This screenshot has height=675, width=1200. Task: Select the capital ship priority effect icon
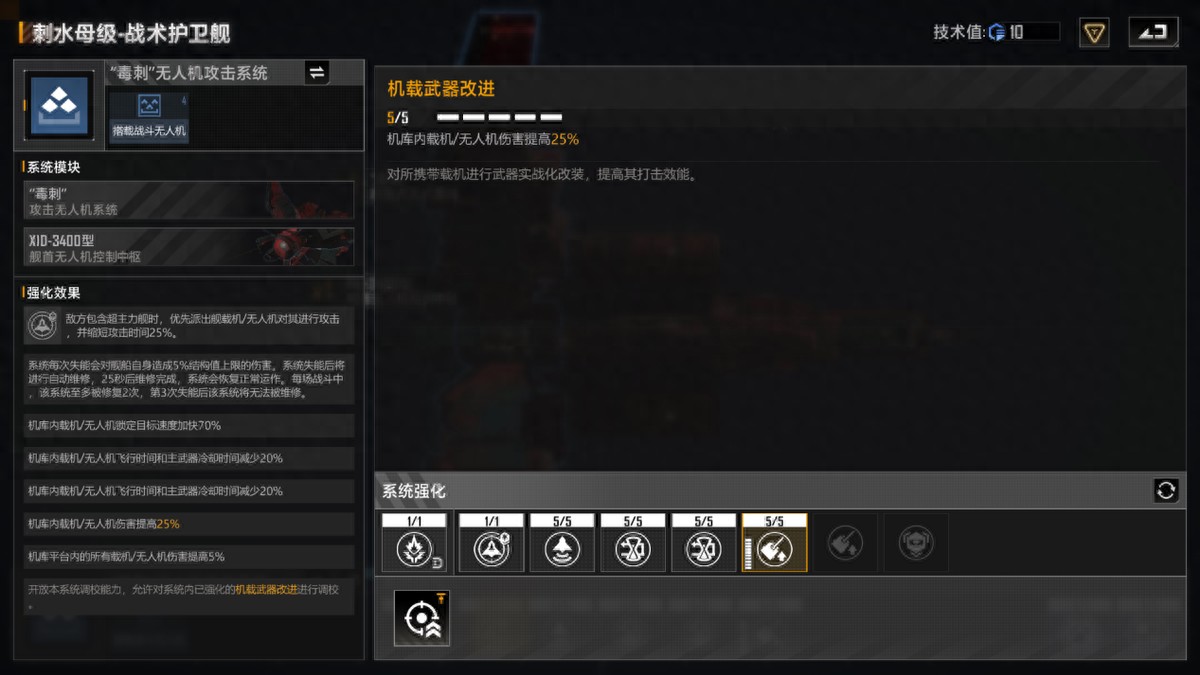coord(42,325)
